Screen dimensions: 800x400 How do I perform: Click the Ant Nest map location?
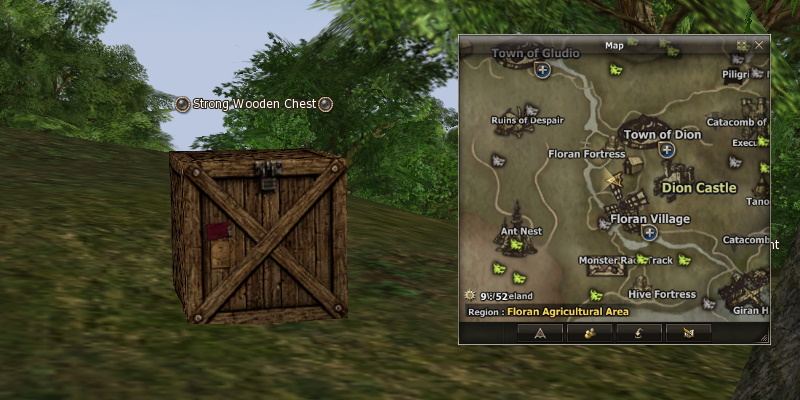(521, 231)
